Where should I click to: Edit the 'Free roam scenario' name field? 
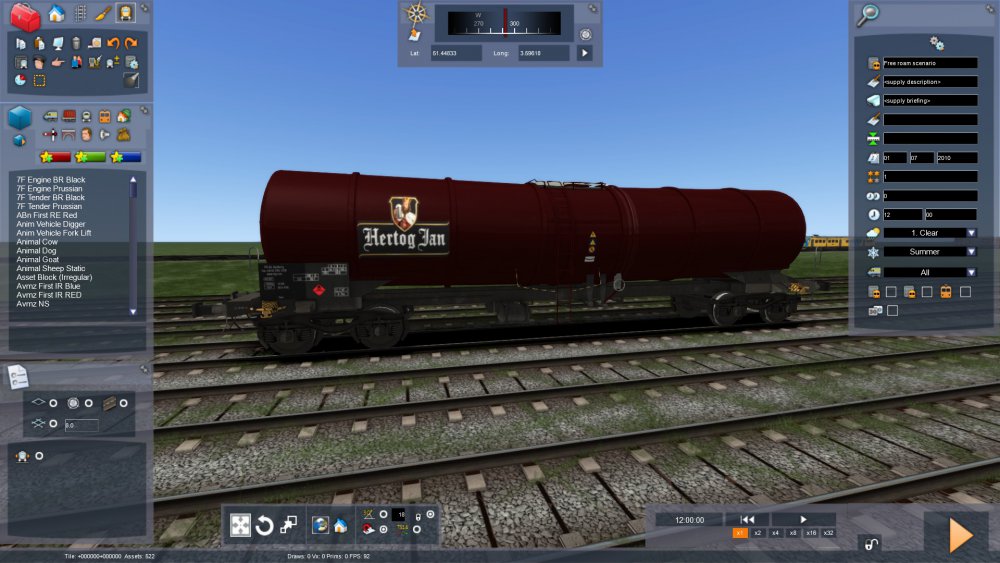(929, 63)
